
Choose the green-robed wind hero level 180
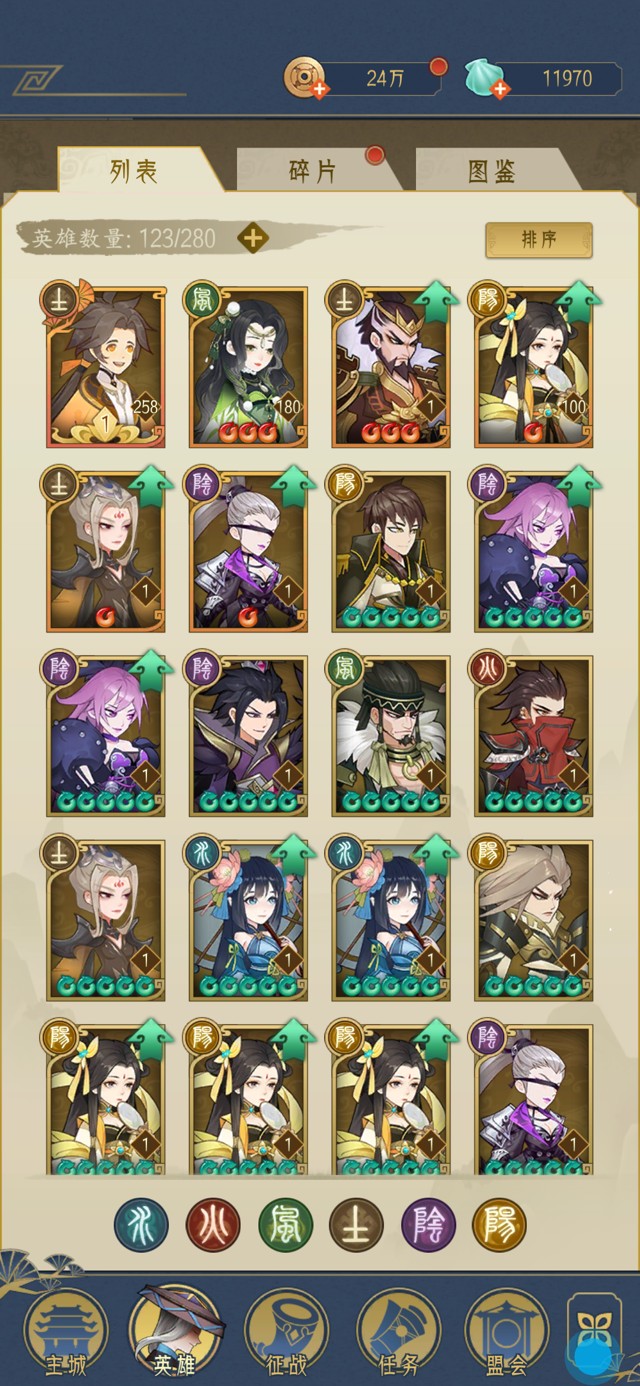pos(248,367)
